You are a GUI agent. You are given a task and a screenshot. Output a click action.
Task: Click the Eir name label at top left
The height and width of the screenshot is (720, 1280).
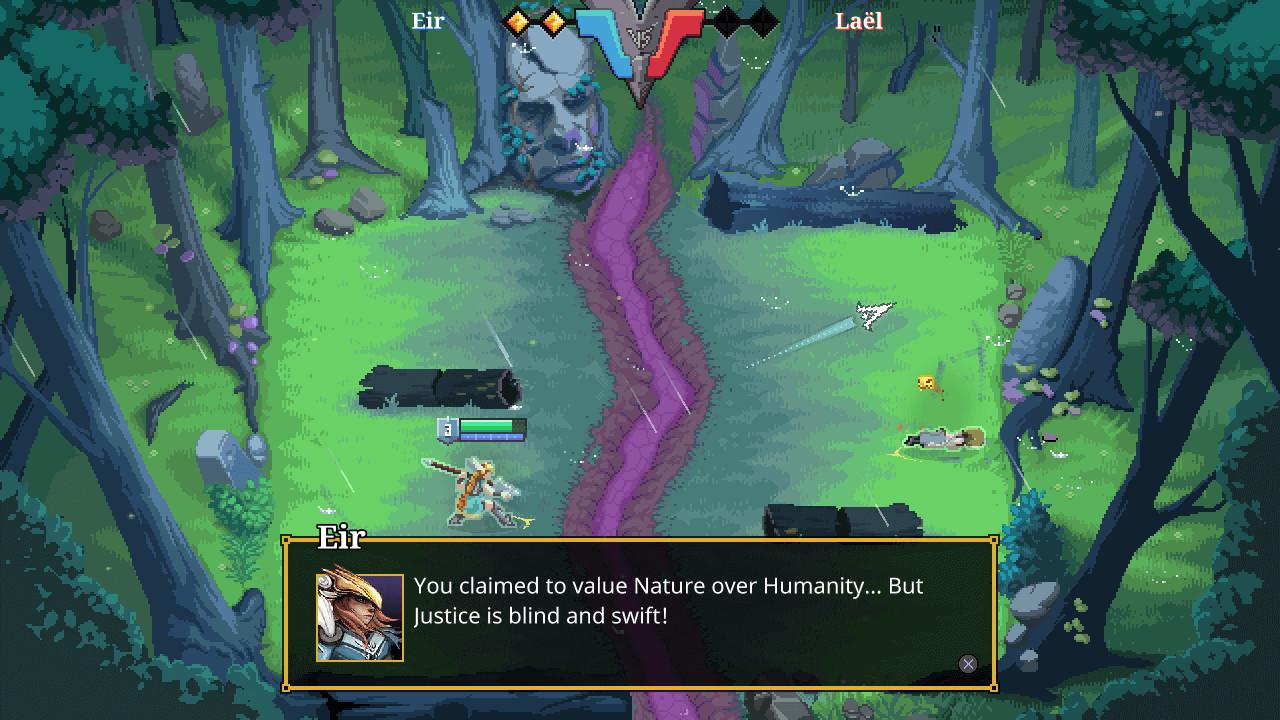(x=428, y=21)
